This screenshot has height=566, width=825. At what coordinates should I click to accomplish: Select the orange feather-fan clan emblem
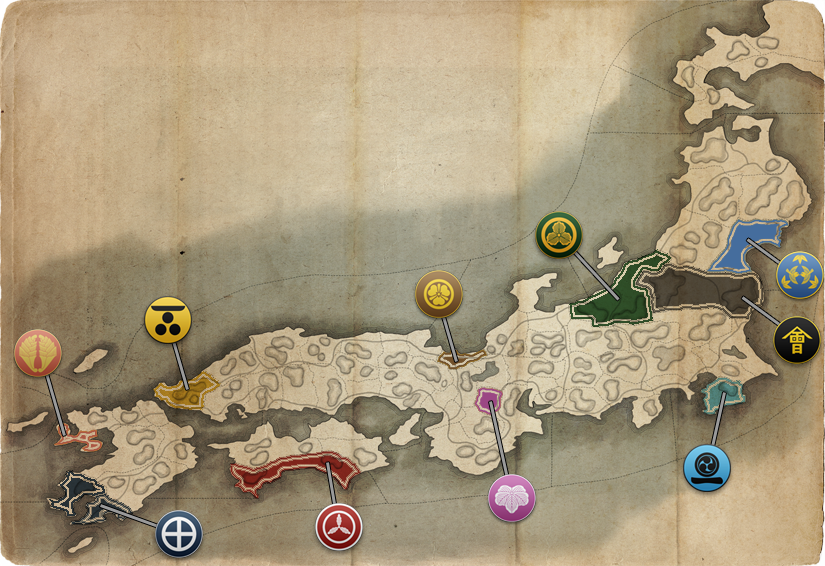point(38,353)
